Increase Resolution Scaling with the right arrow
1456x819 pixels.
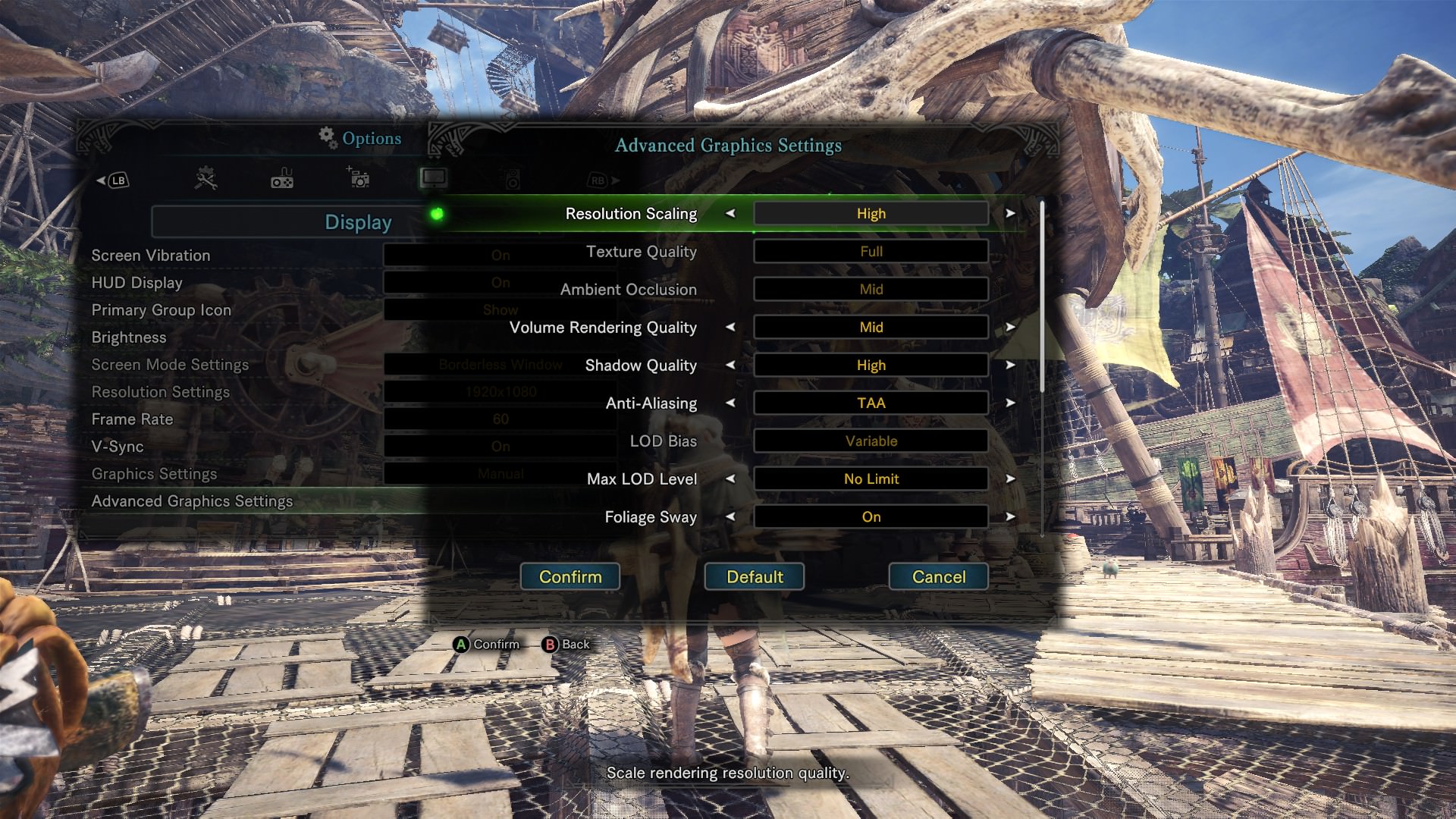(1010, 214)
